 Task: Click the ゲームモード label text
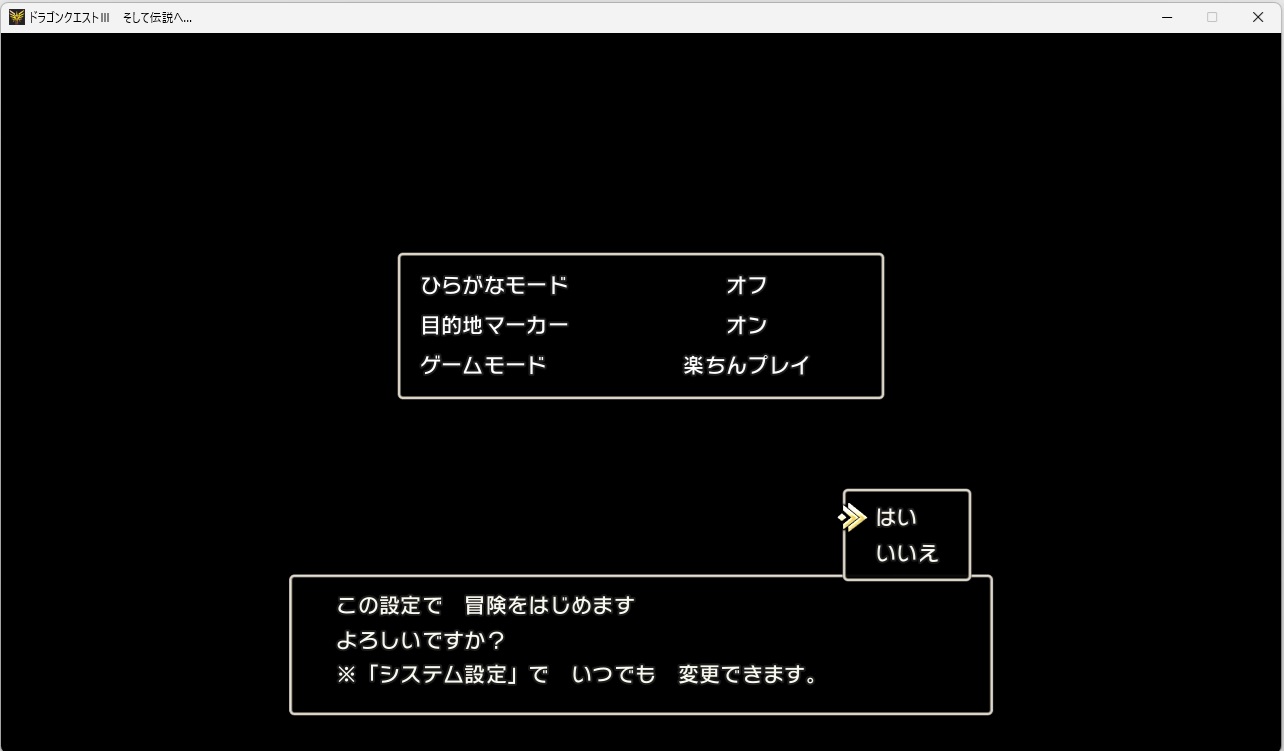tap(483, 365)
